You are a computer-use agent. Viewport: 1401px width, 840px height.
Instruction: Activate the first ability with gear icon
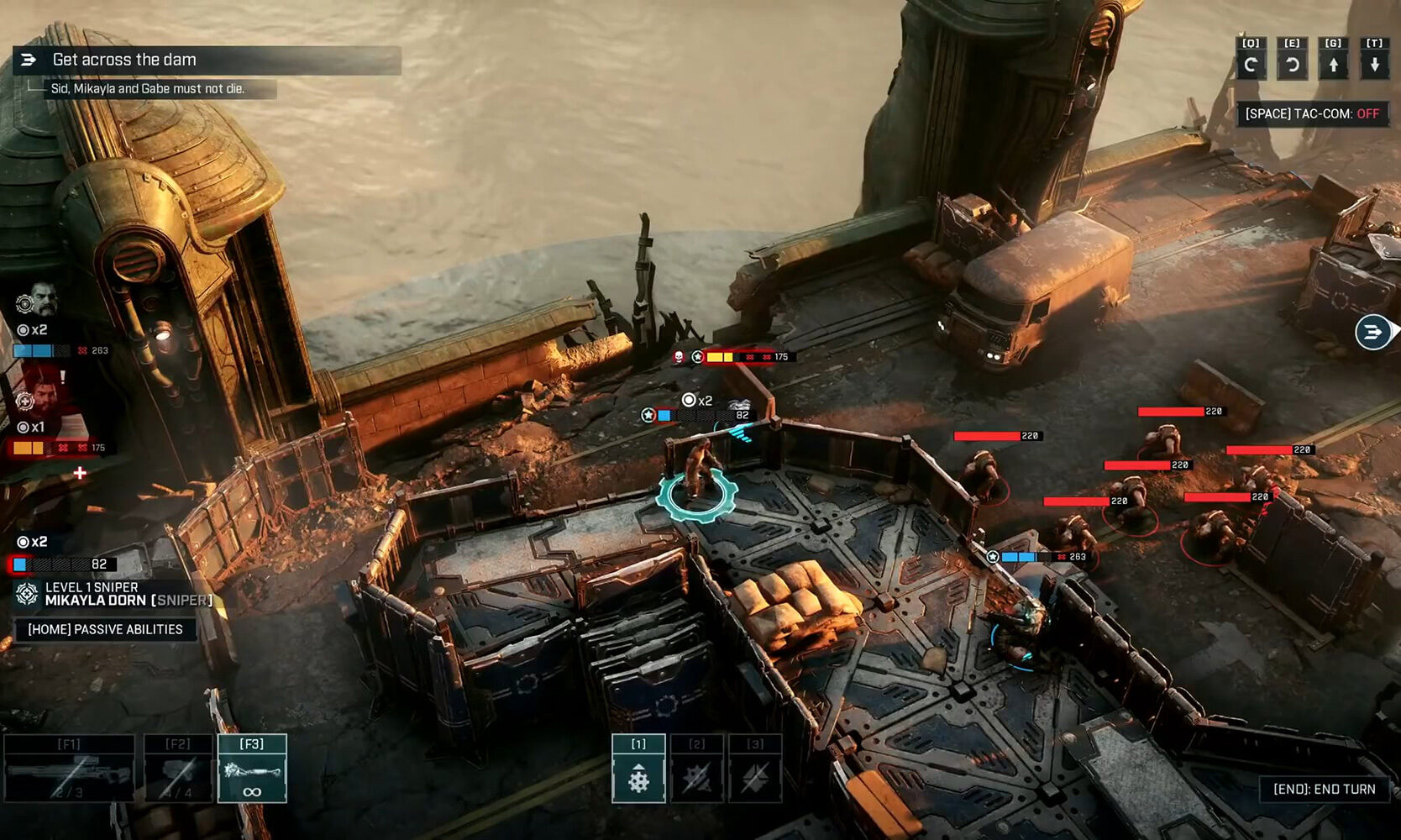[x=638, y=769]
